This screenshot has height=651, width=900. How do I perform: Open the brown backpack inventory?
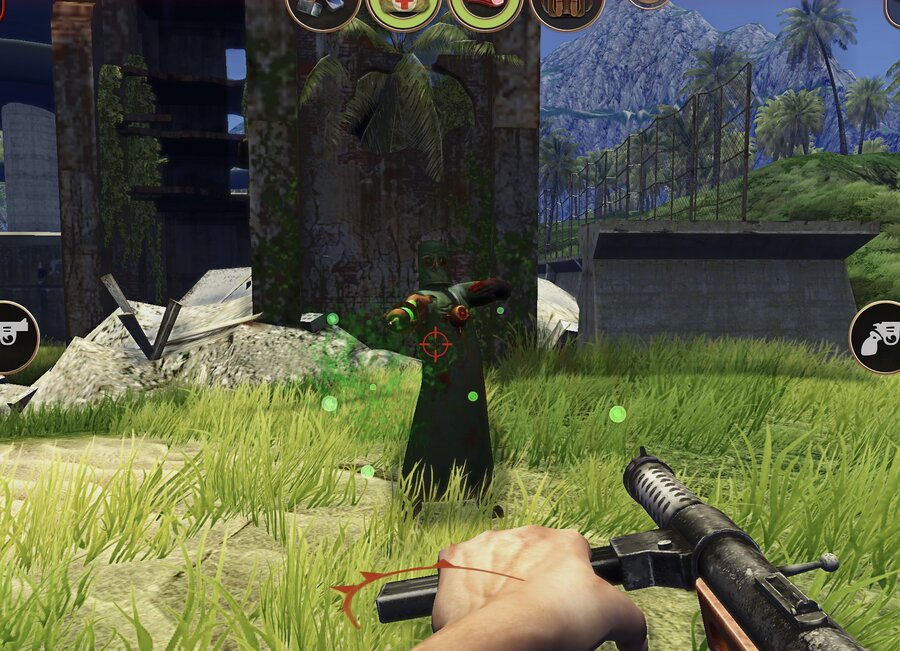[x=566, y=10]
